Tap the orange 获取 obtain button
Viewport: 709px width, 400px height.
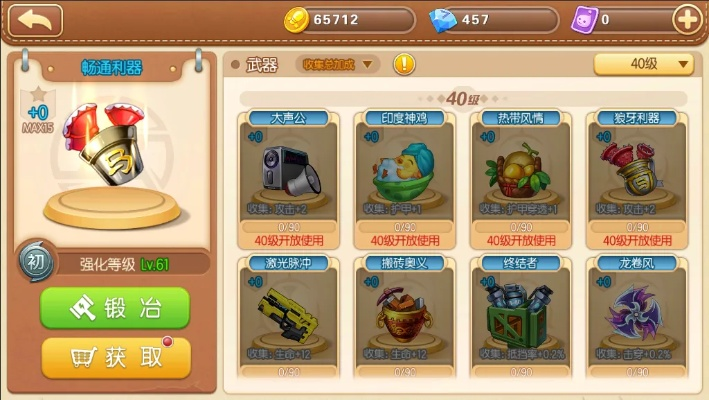pyautogui.click(x=115, y=357)
